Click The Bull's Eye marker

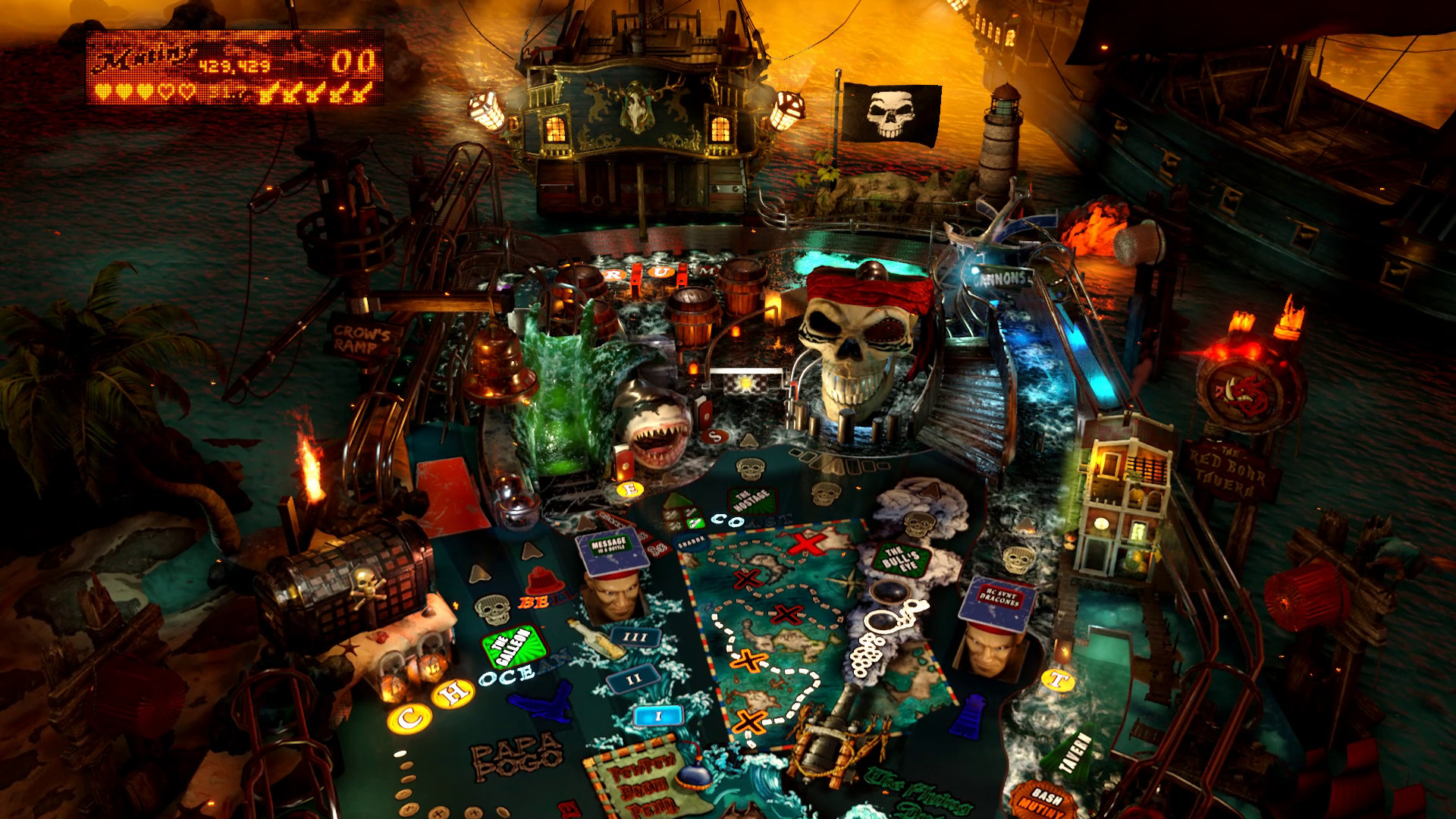tap(902, 560)
